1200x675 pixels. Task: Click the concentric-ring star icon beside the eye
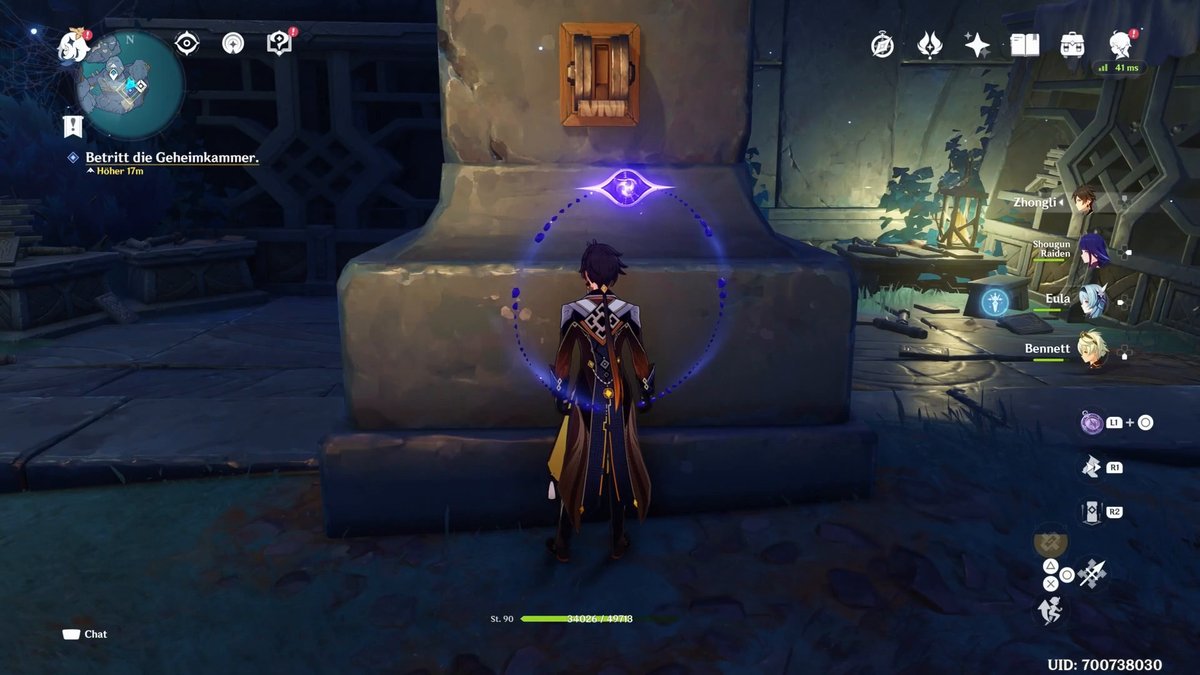(233, 43)
